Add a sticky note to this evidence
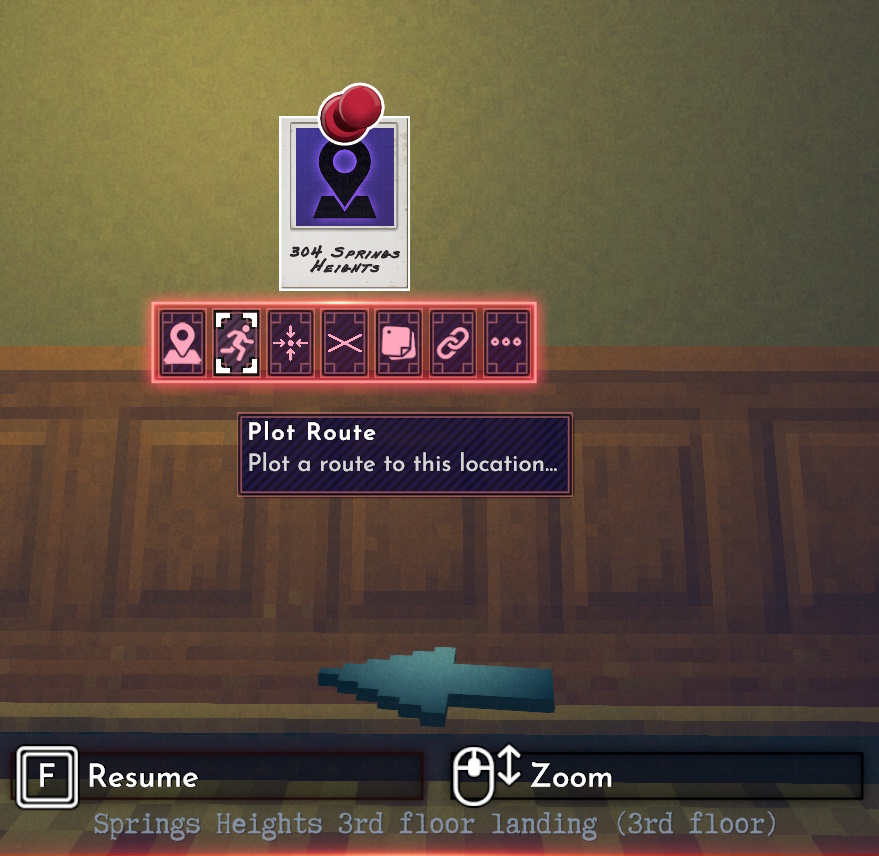Viewport: 879px width, 856px height. (x=398, y=343)
